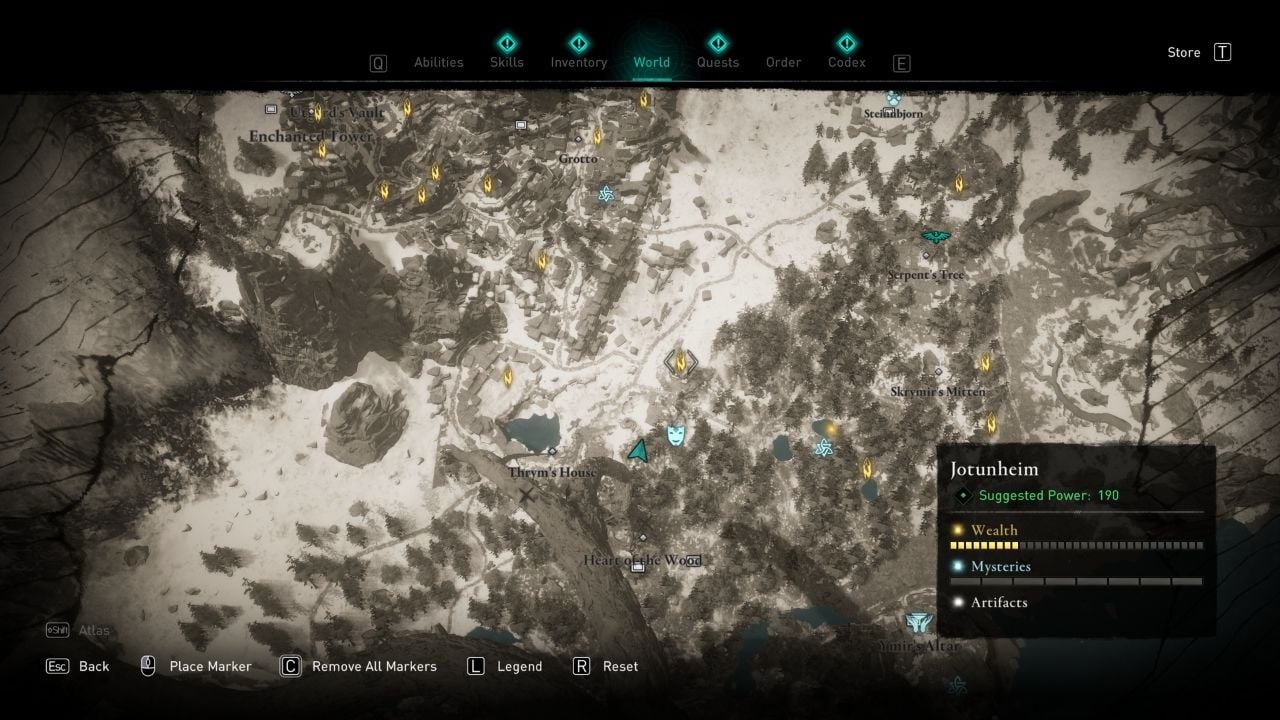Screen dimensions: 1280x720
Task: Click the cyan mask mystery marker
Action: pyautogui.click(x=677, y=434)
